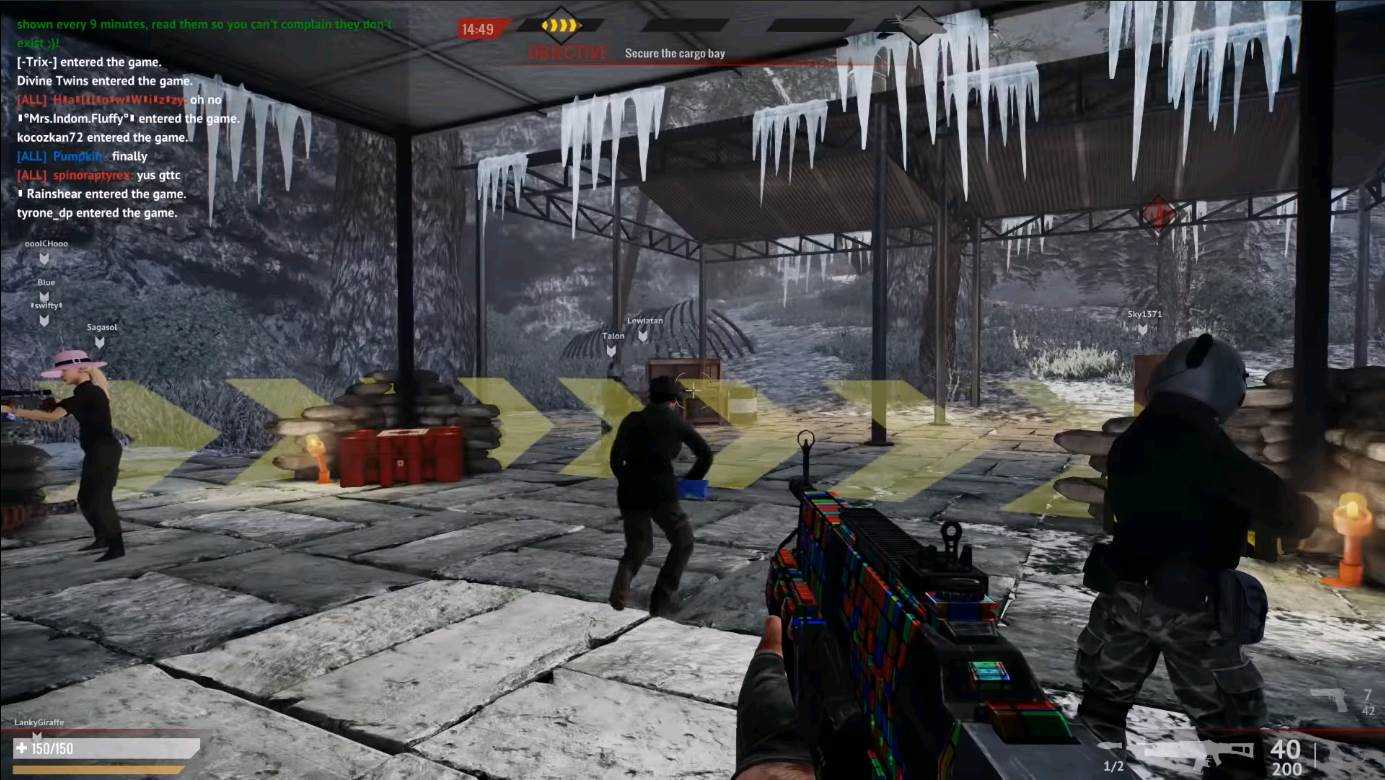The height and width of the screenshot is (780, 1385).
Task: Select teammate marker for Lewiatan
Action: pos(644,335)
